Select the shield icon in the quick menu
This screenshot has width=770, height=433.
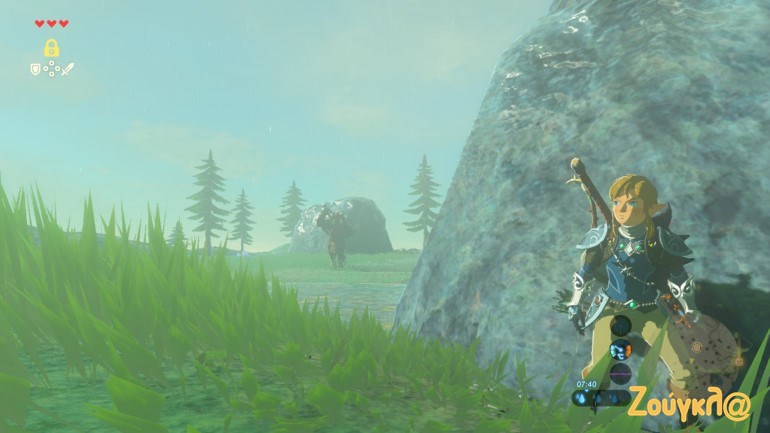click(36, 69)
